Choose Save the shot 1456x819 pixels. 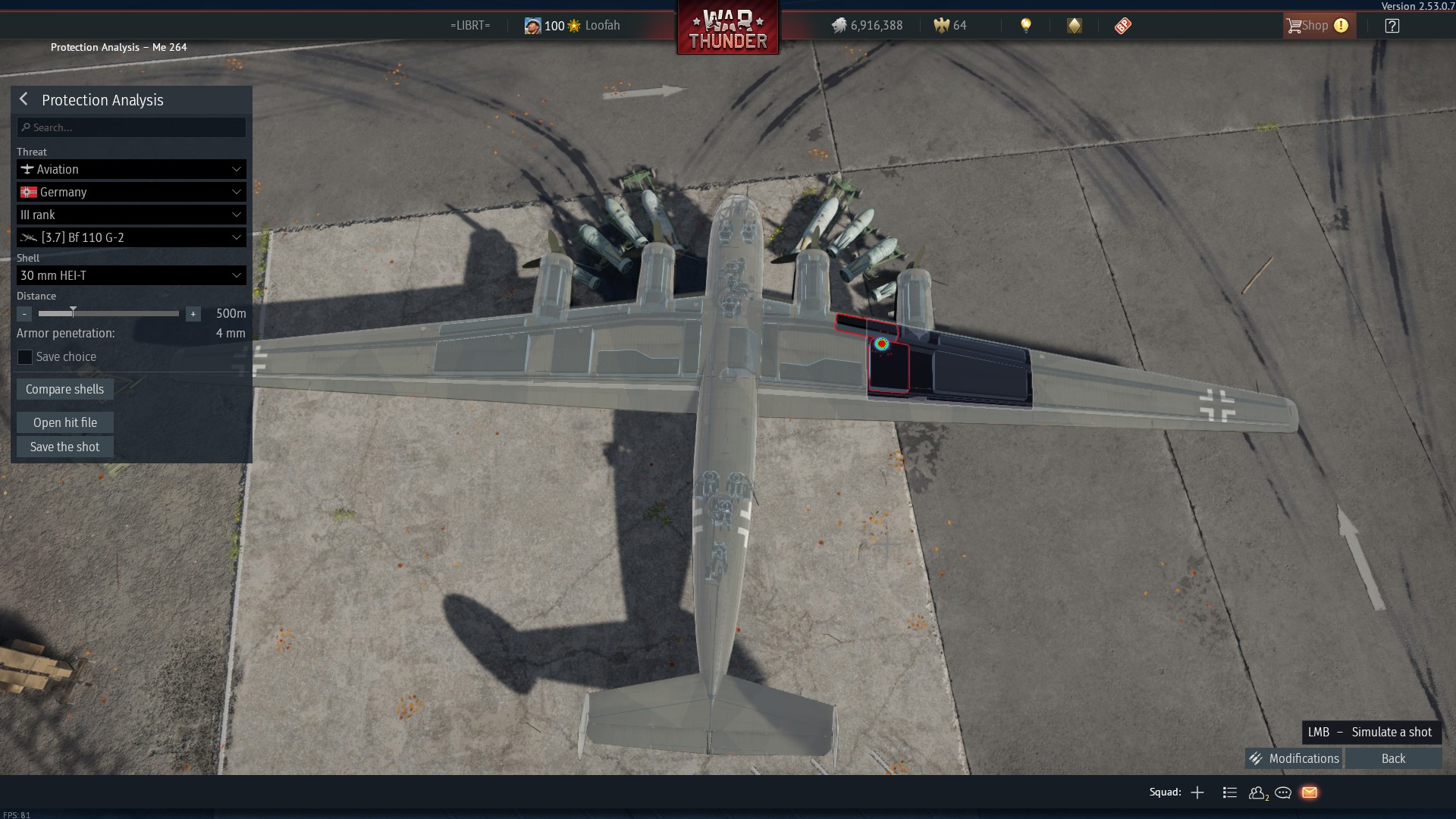tap(65, 447)
